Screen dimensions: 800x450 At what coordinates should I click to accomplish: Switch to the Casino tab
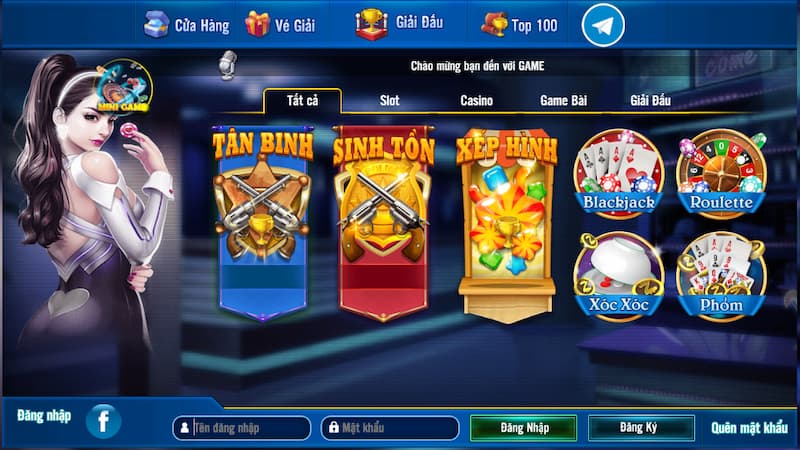pos(476,101)
